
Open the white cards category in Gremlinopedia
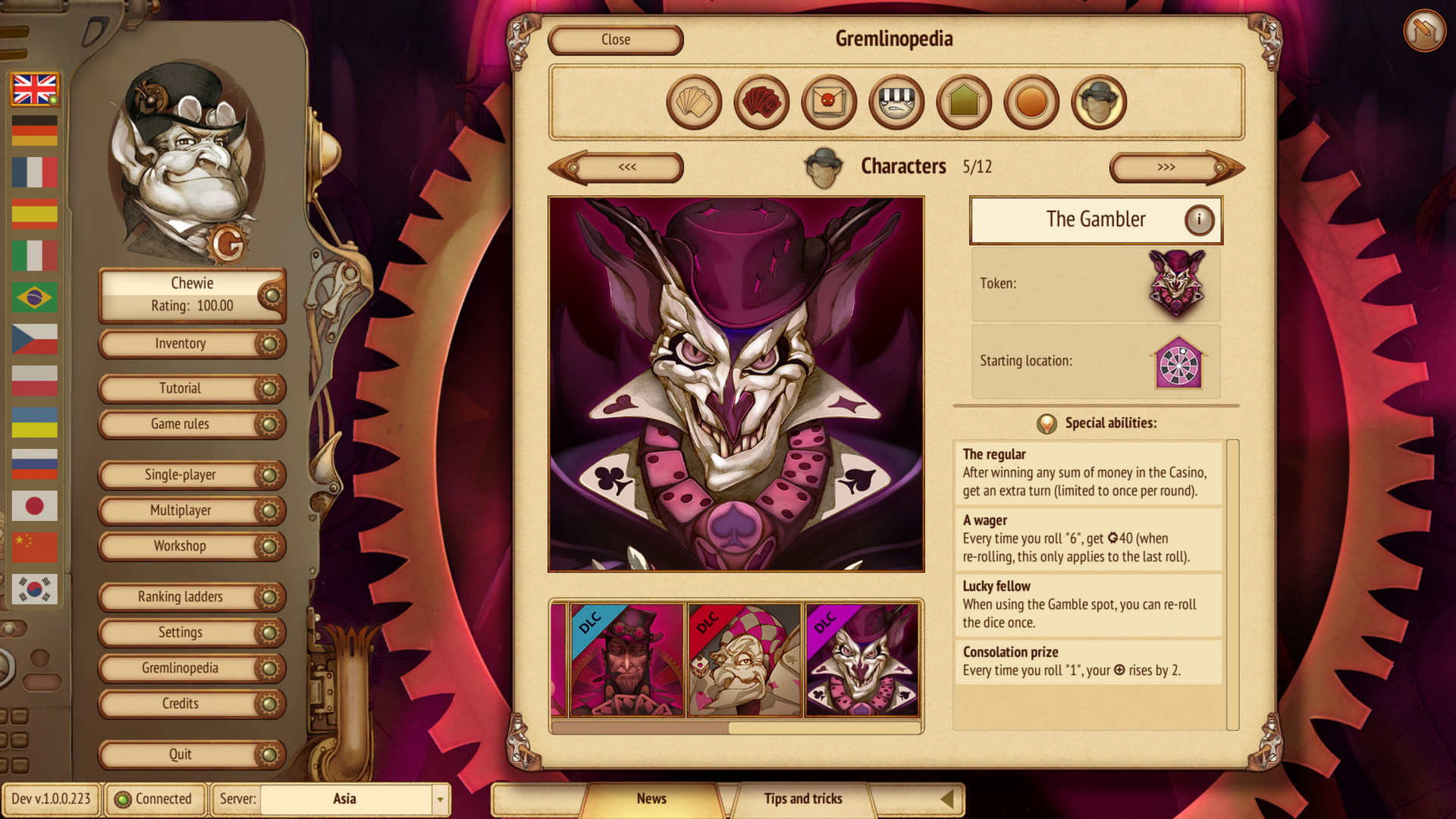coord(694,102)
